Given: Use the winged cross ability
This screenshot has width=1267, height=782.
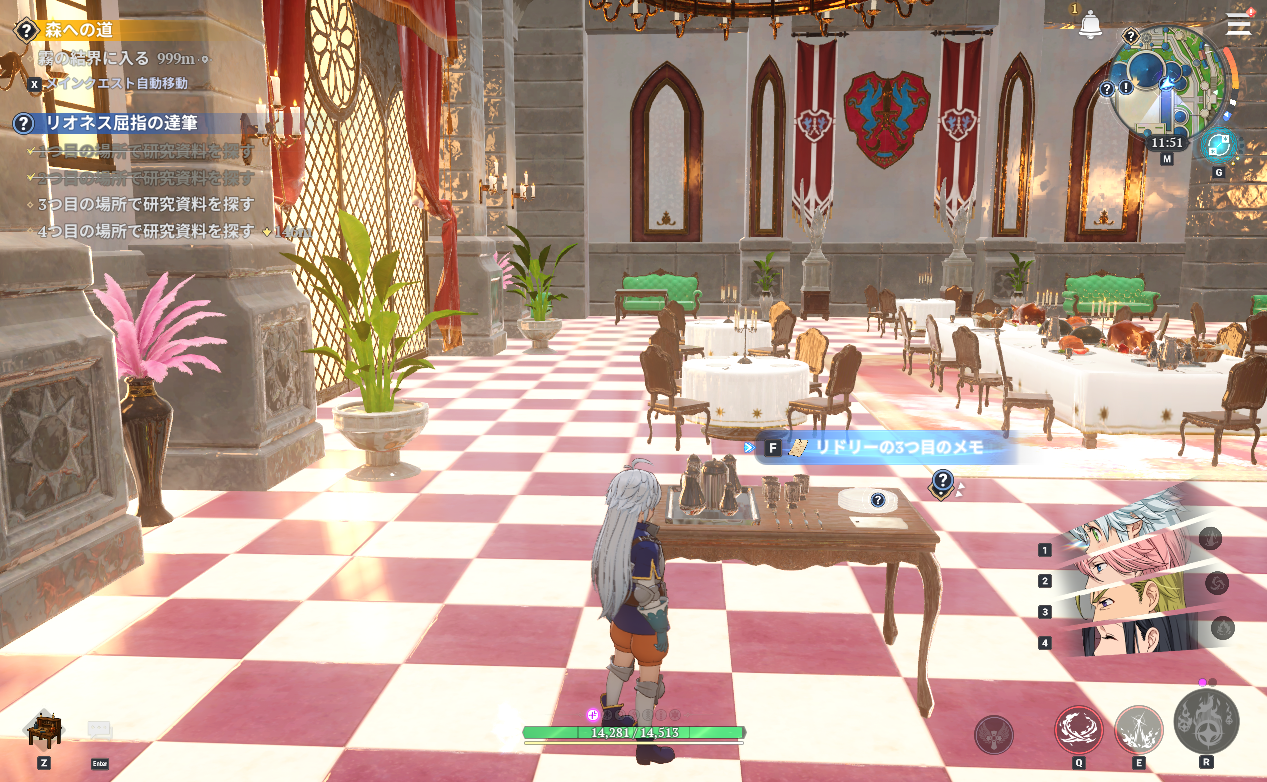Looking at the screenshot, I should 994,735.
